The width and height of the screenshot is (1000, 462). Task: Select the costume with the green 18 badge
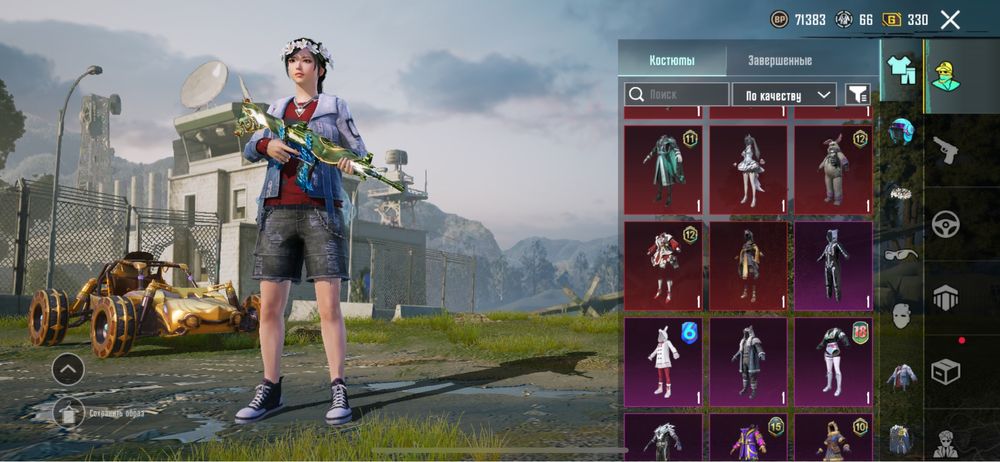pos(833,361)
